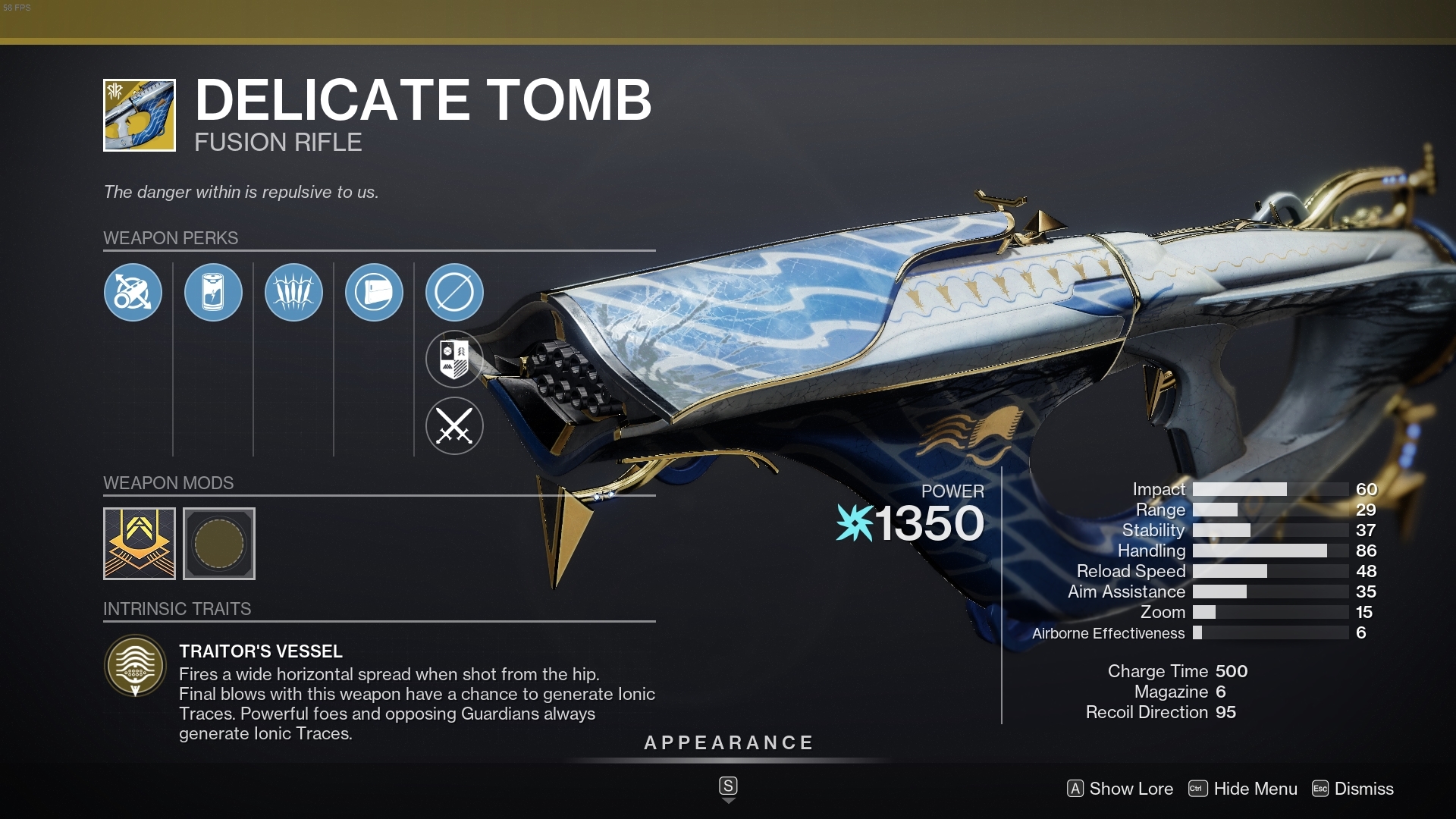Image resolution: width=1456 pixels, height=819 pixels.
Task: Expand the Appearance section
Action: pos(727,743)
